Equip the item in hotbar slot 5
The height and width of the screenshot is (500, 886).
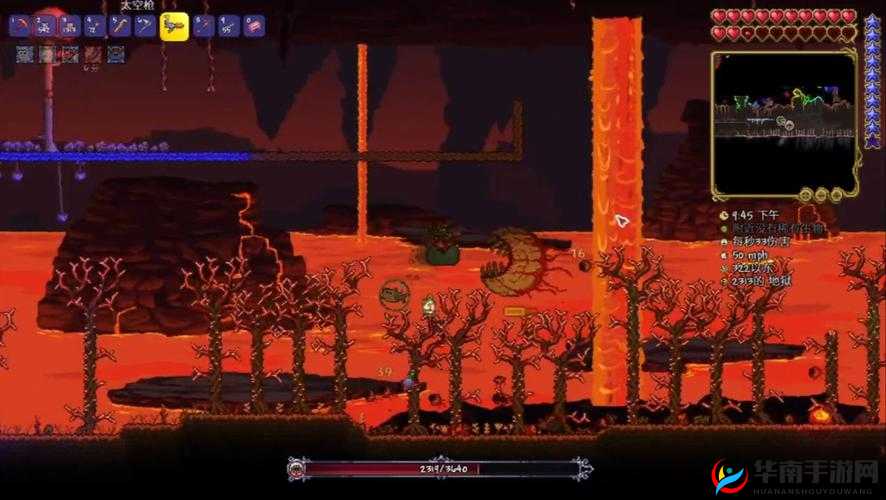[120, 26]
